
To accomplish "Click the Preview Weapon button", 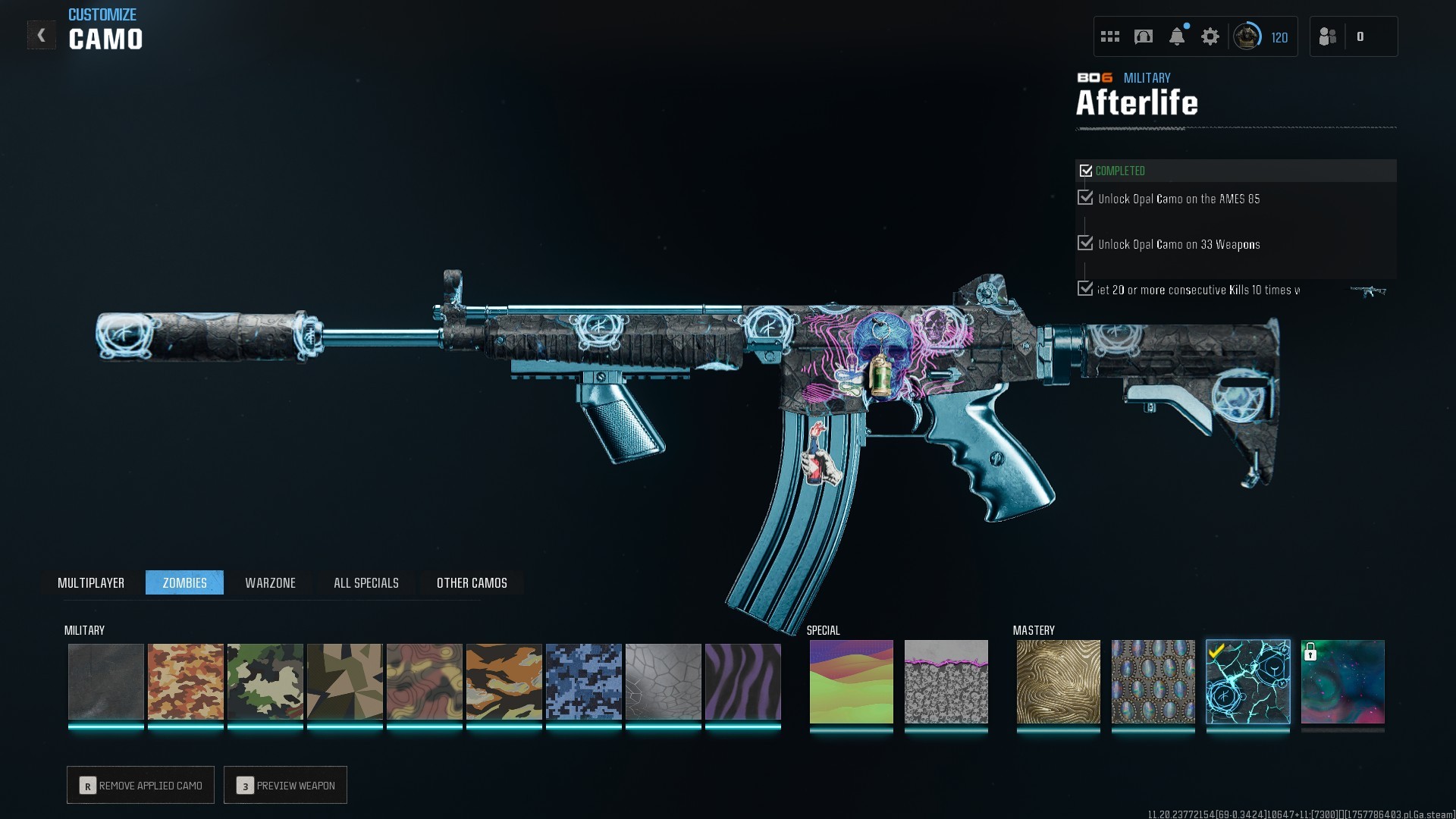I will [x=286, y=785].
